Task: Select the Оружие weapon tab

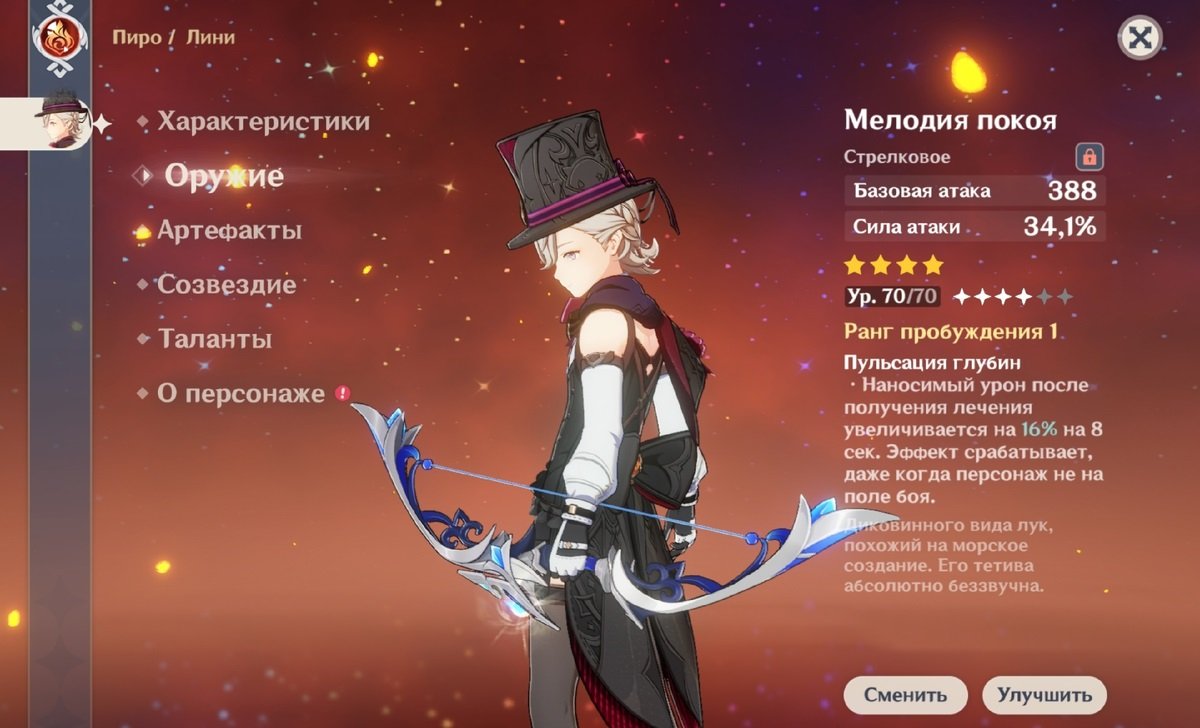Action: 224,177
